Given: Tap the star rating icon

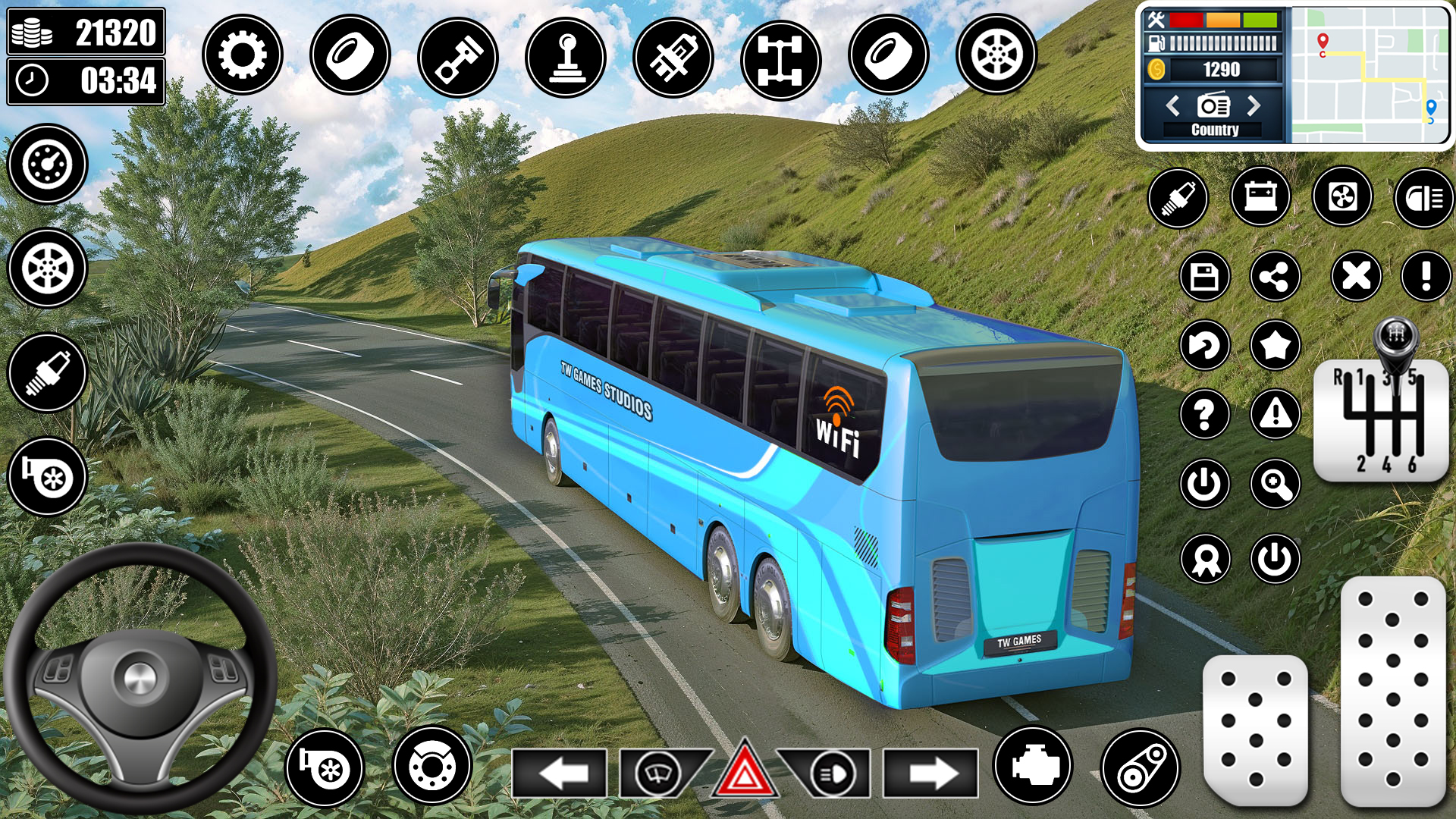Looking at the screenshot, I should point(1276,345).
